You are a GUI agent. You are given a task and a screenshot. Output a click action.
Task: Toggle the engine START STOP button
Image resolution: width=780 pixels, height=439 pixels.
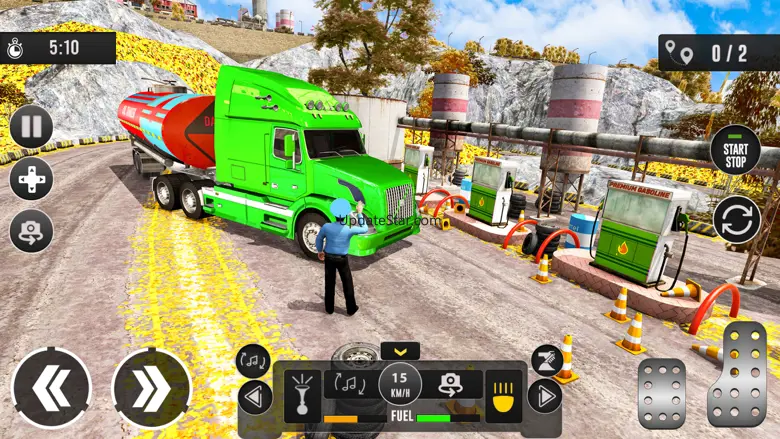[735, 150]
